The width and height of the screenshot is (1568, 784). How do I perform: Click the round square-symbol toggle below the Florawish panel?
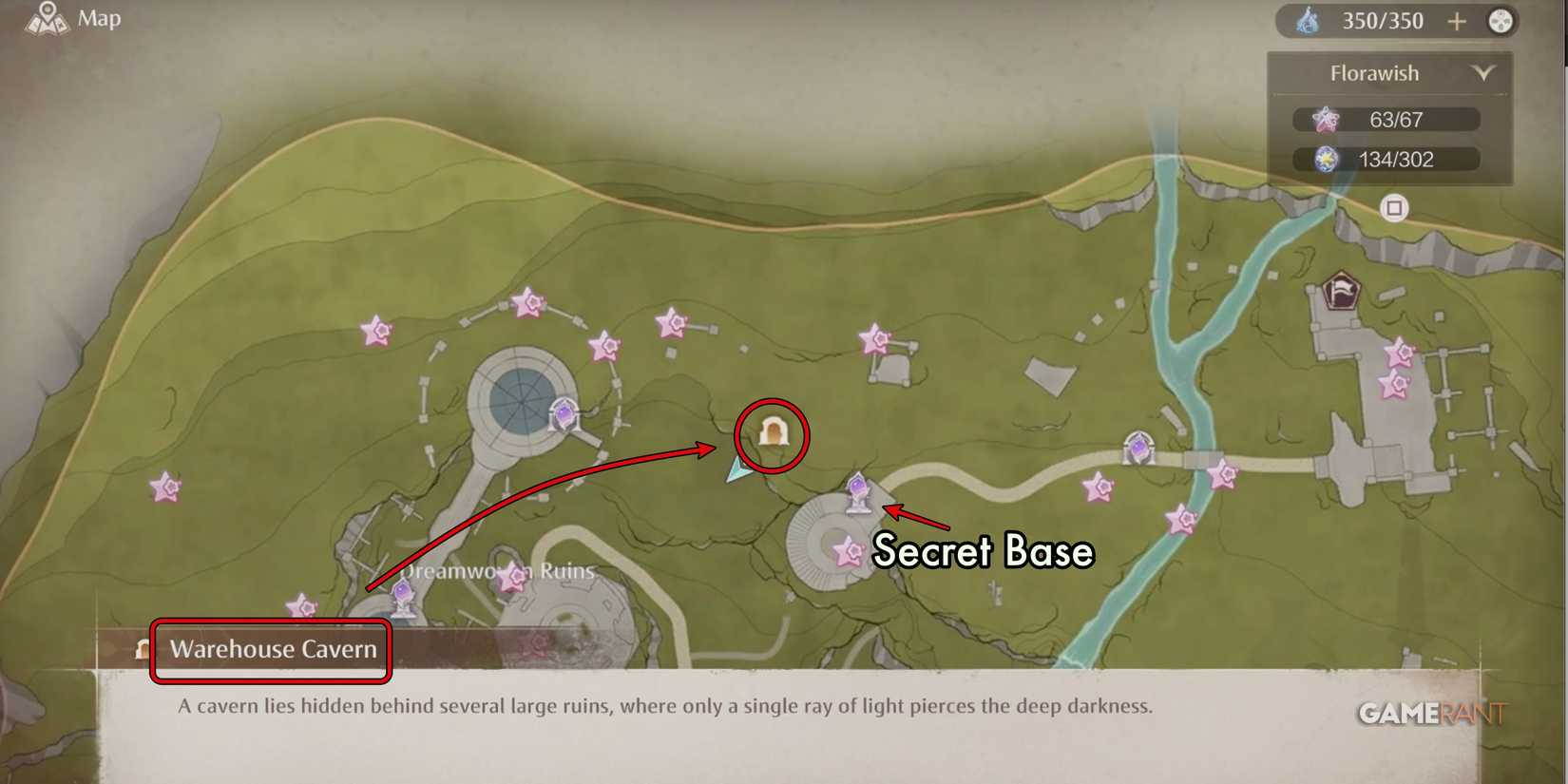click(x=1393, y=208)
